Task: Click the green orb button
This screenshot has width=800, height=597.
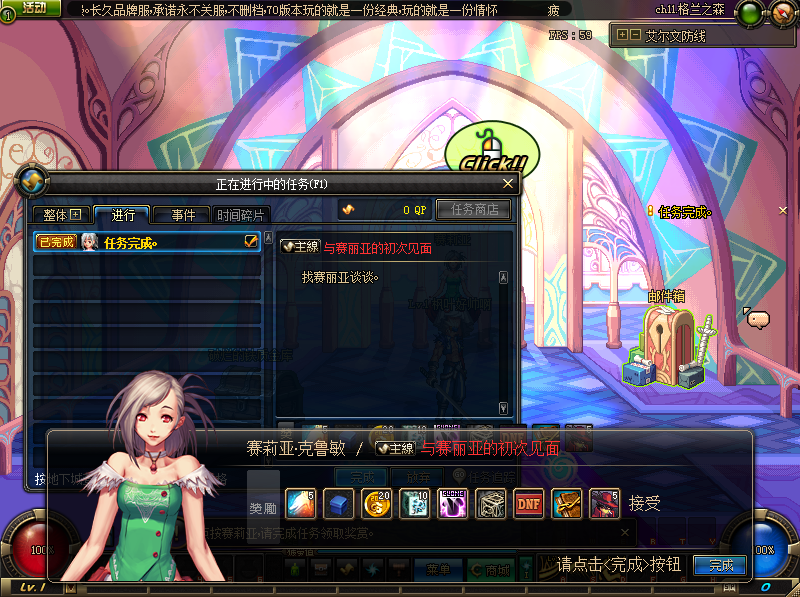Action: coord(749,13)
